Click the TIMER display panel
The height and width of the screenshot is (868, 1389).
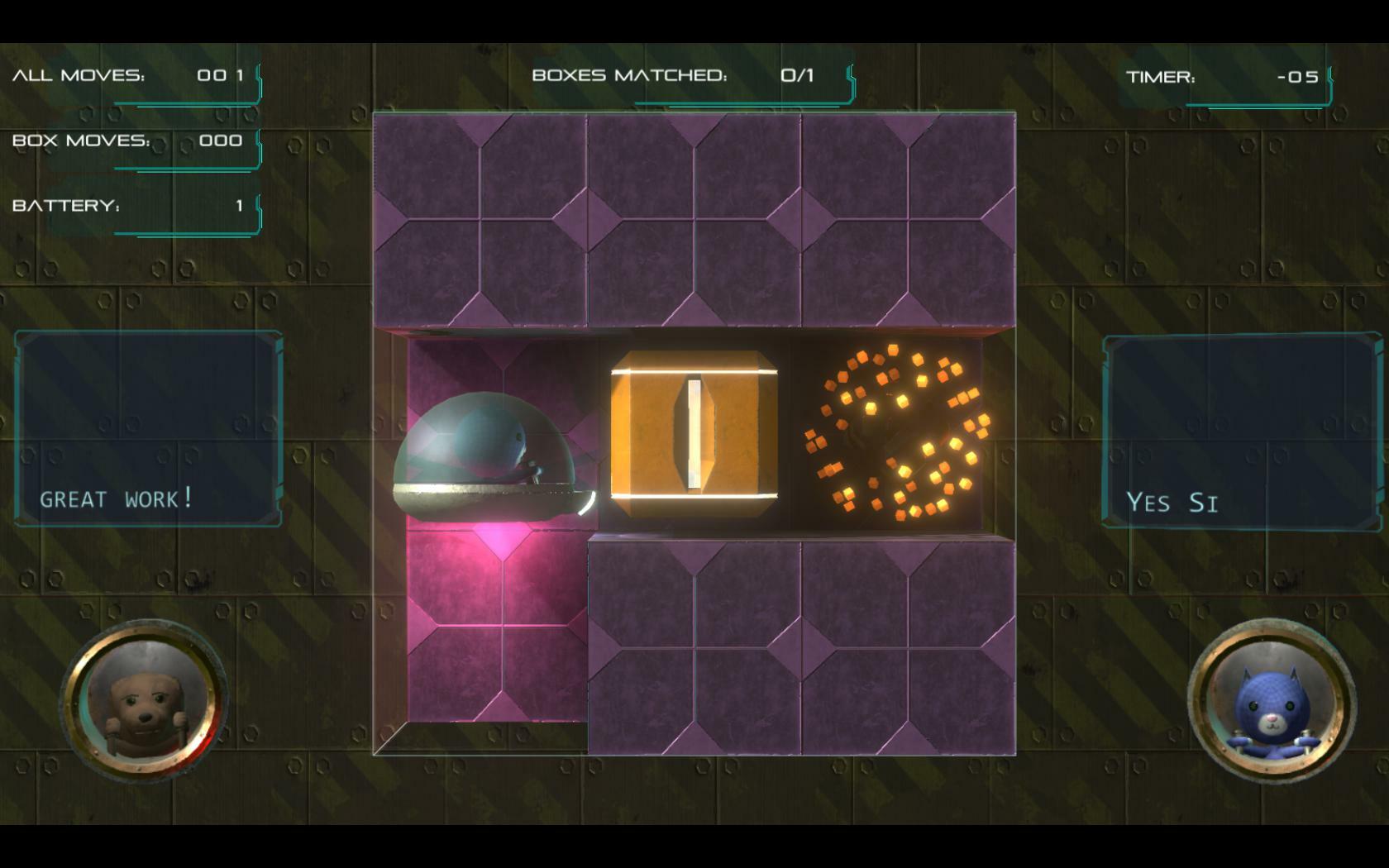(x=1232, y=80)
